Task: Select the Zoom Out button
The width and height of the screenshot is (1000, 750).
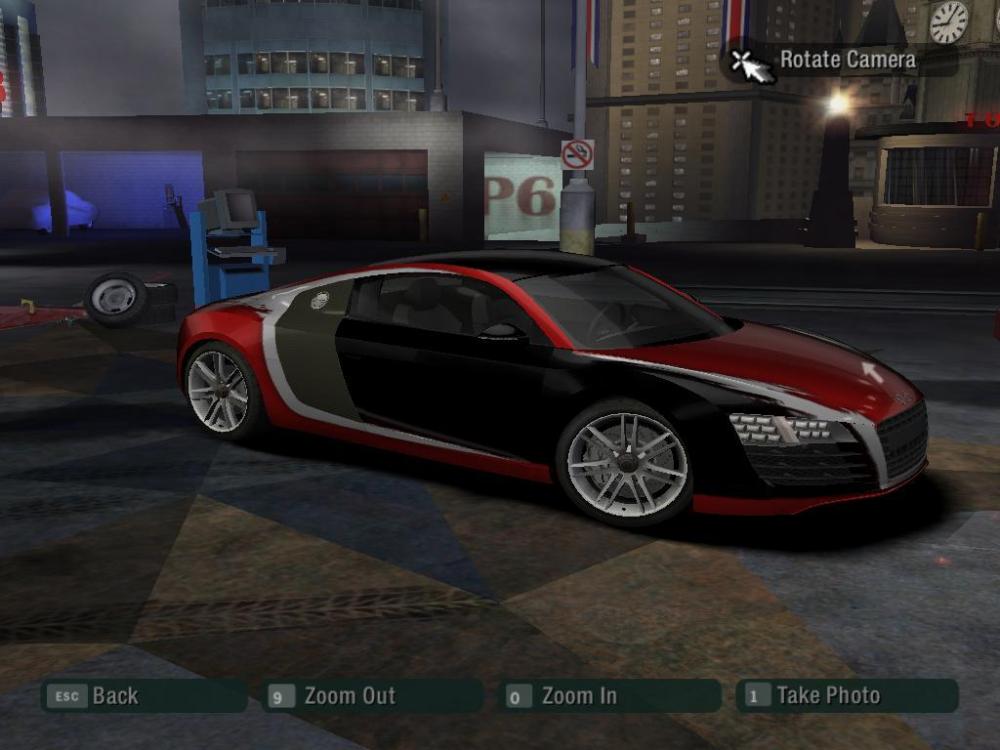Action: 372,696
